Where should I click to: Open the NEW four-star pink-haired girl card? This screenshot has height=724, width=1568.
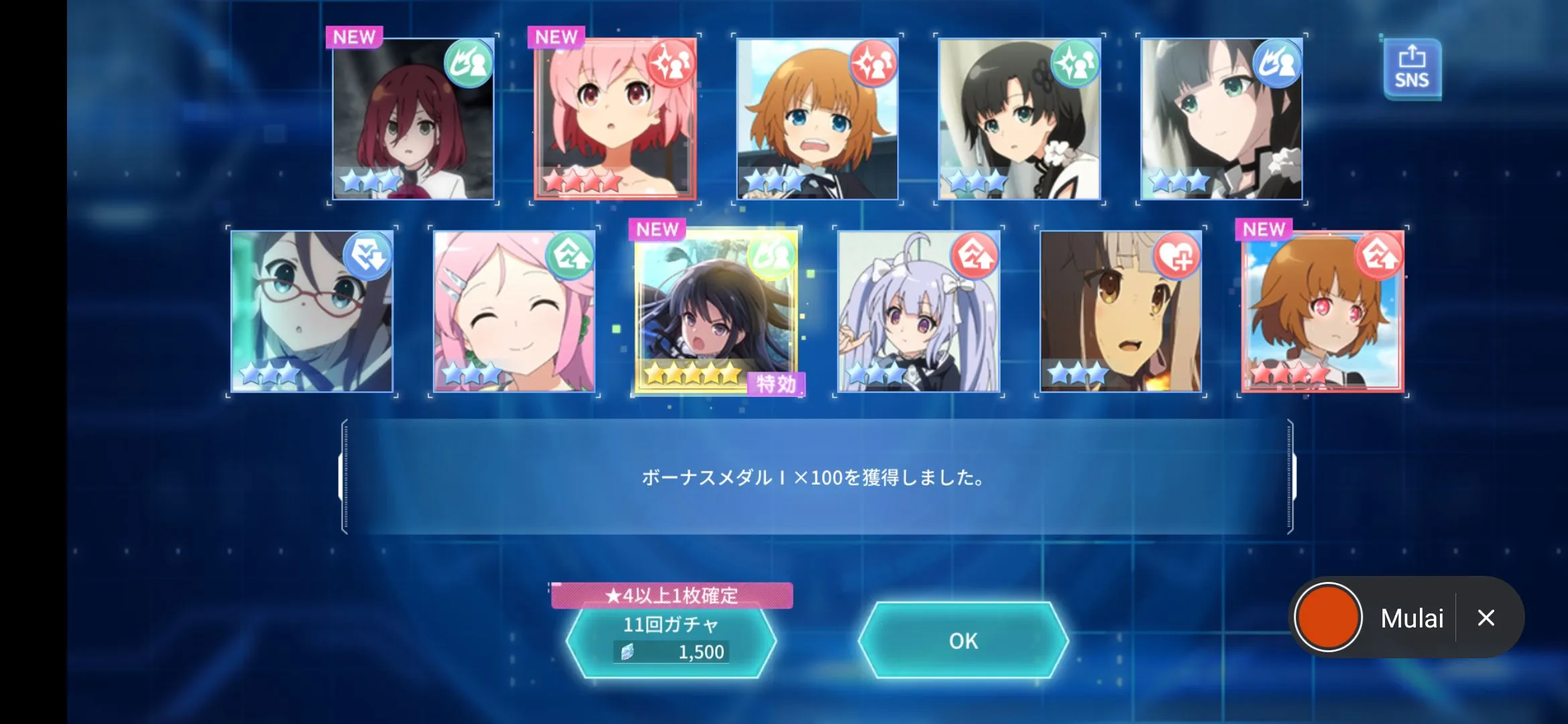click(x=615, y=119)
